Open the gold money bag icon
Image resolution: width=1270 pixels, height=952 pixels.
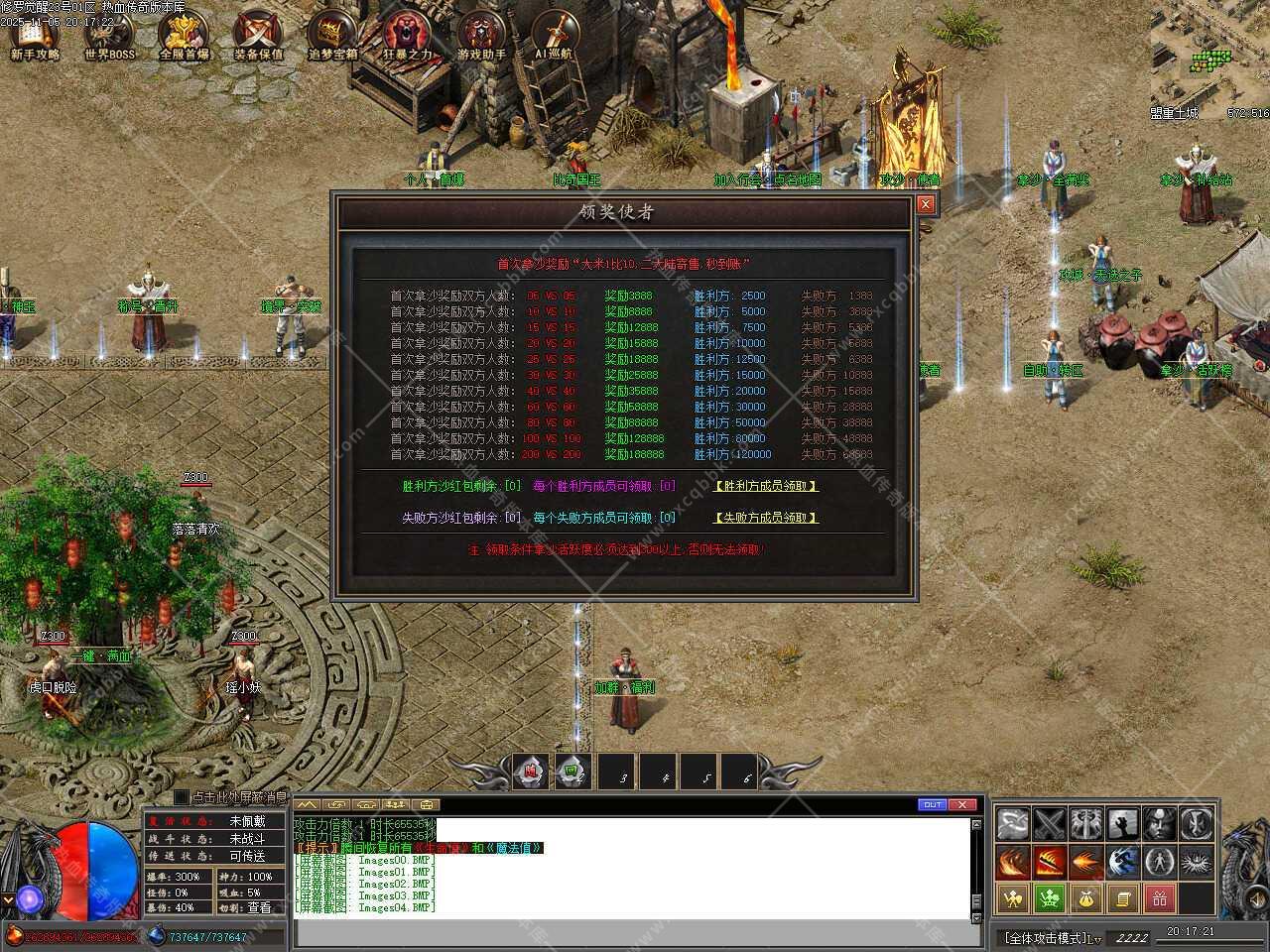point(1086,898)
